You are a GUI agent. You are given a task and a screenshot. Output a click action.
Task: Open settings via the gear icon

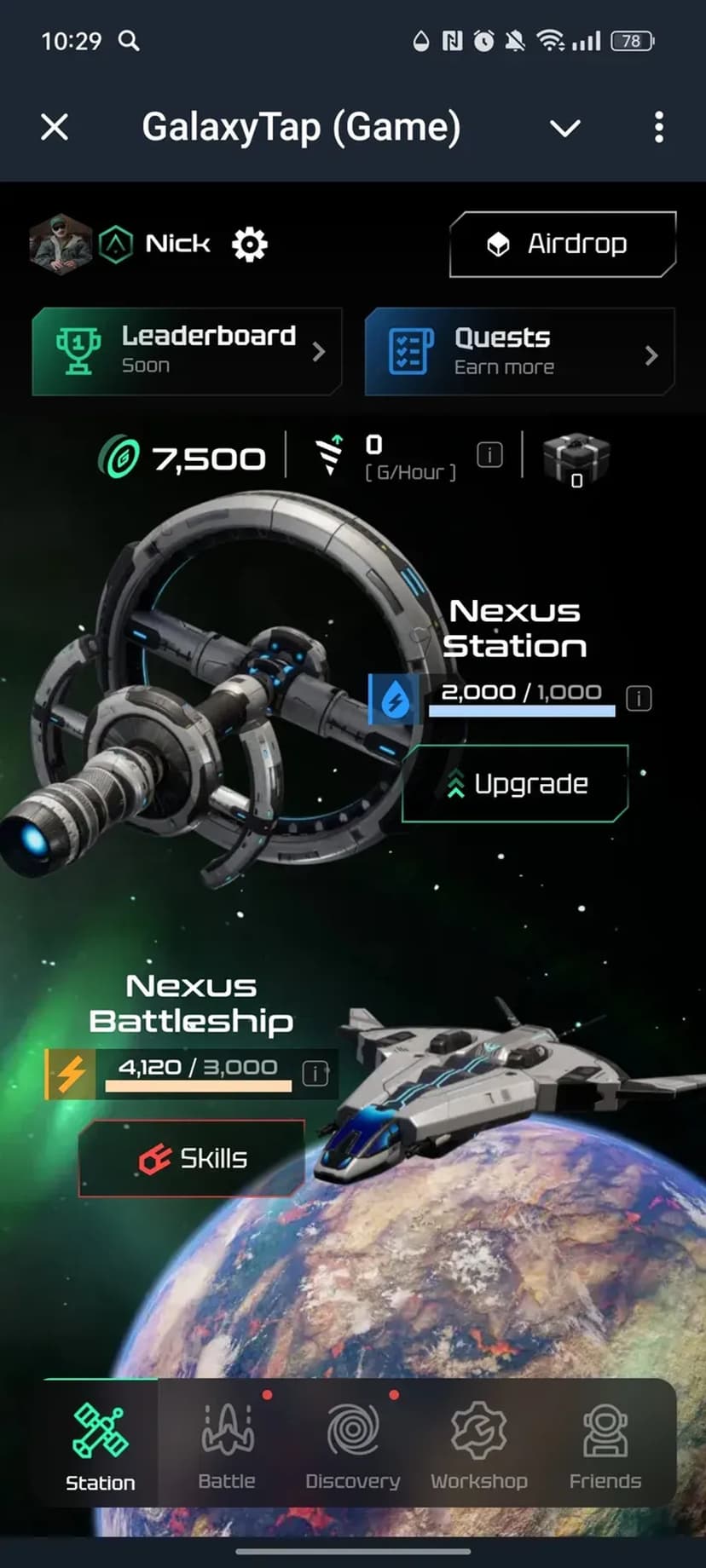click(x=249, y=245)
